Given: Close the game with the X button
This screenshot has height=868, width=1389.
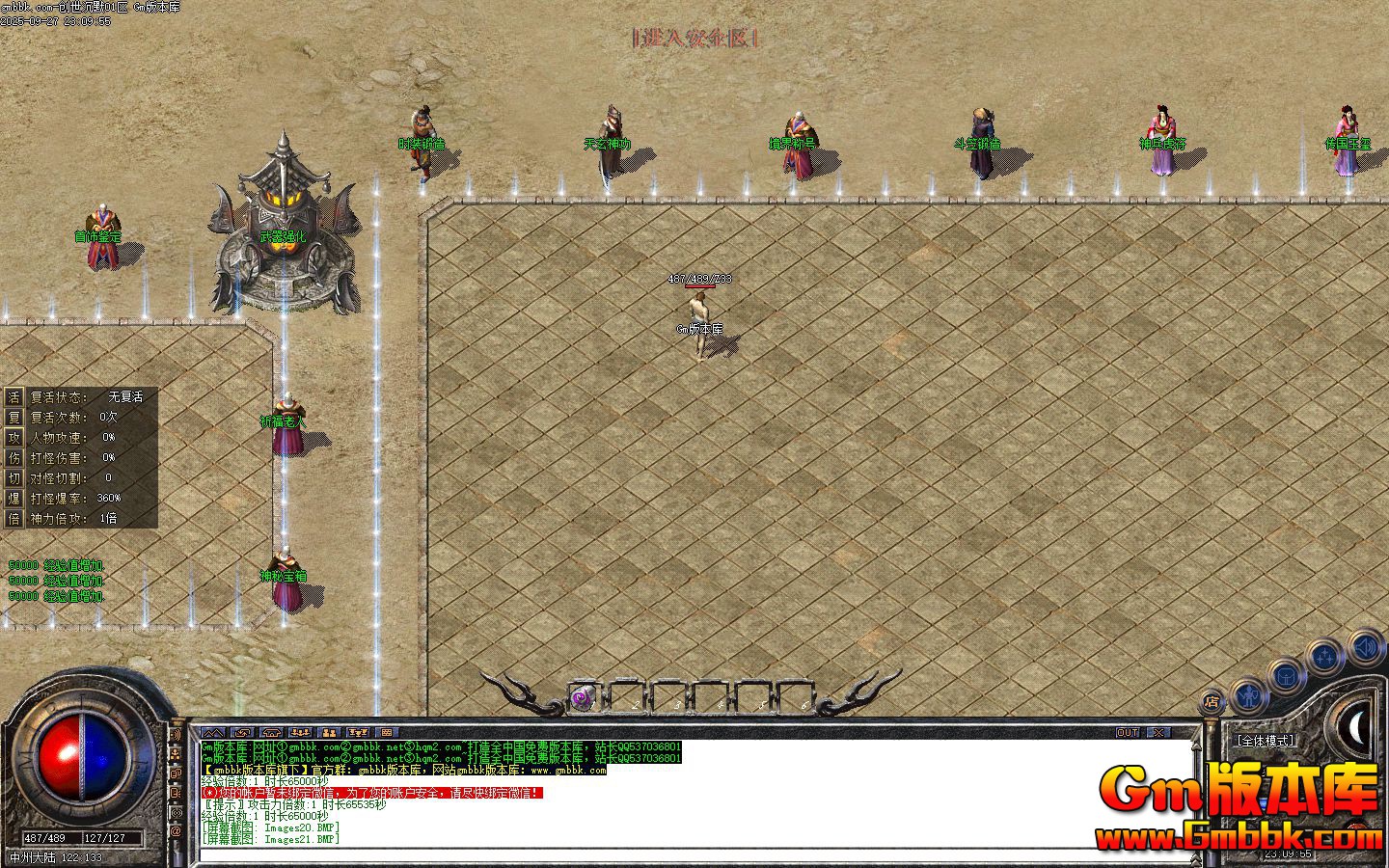Looking at the screenshot, I should [x=1157, y=733].
